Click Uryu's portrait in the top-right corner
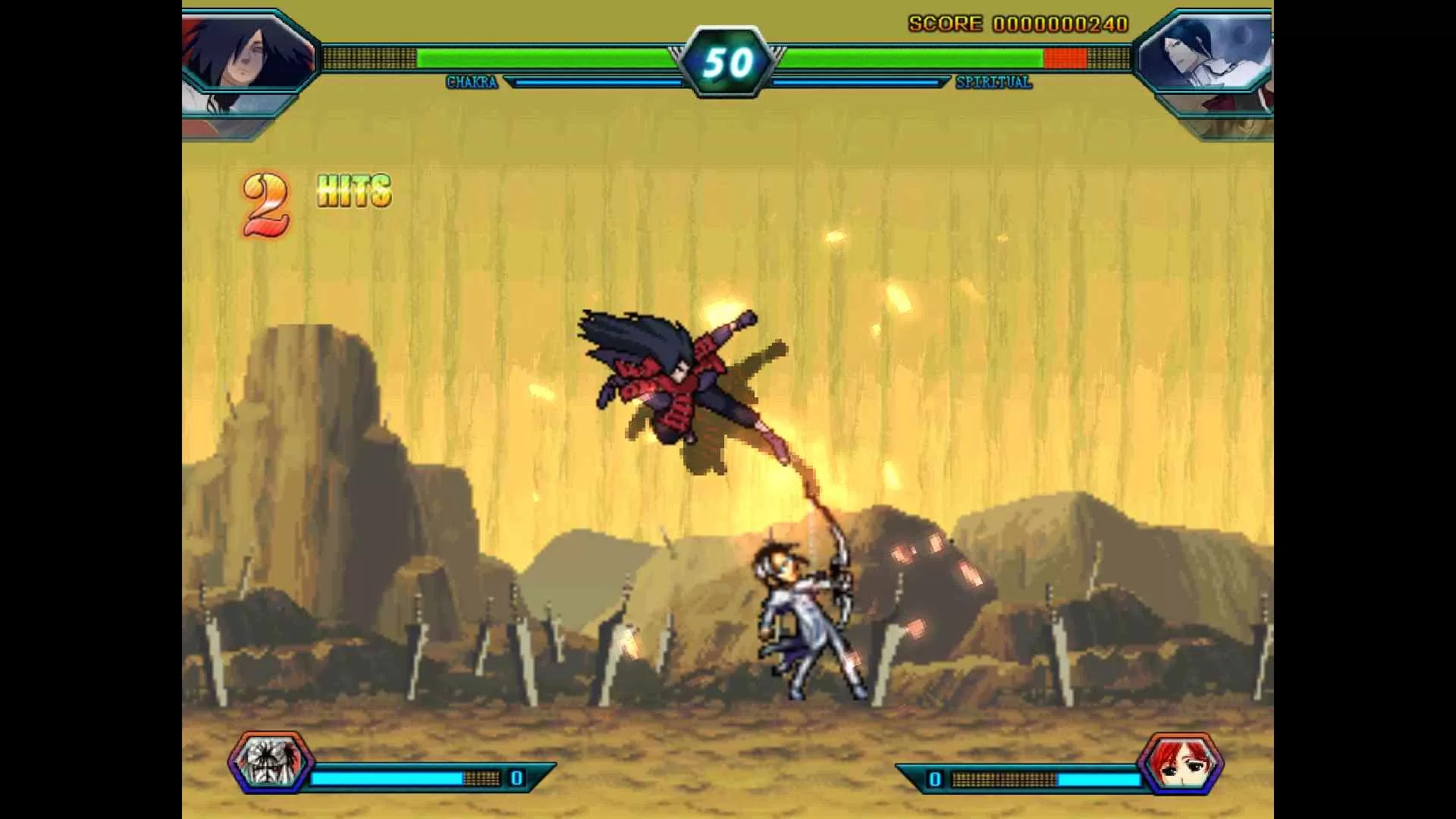1456x819 pixels. [1207, 55]
